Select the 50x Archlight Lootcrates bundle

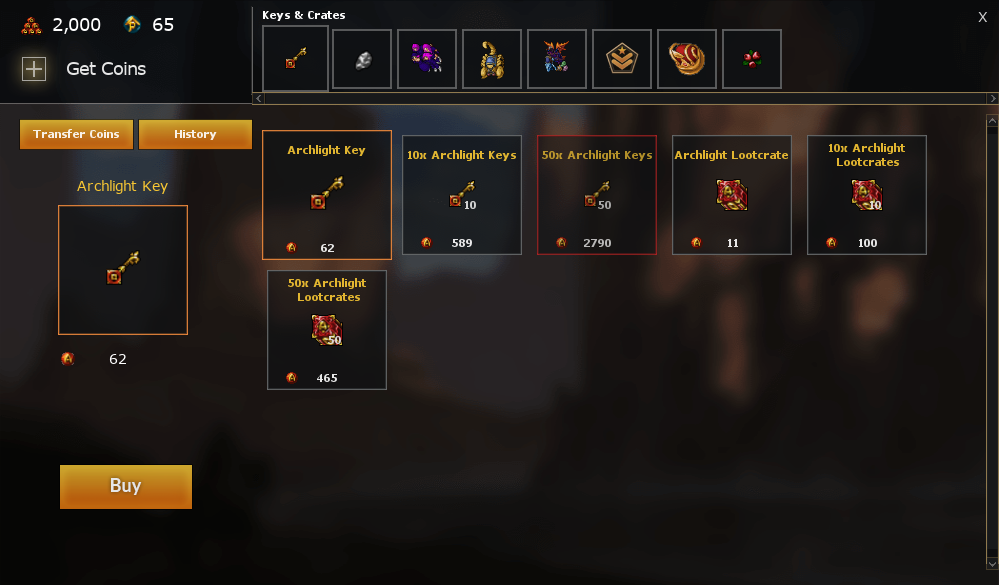[x=327, y=329]
